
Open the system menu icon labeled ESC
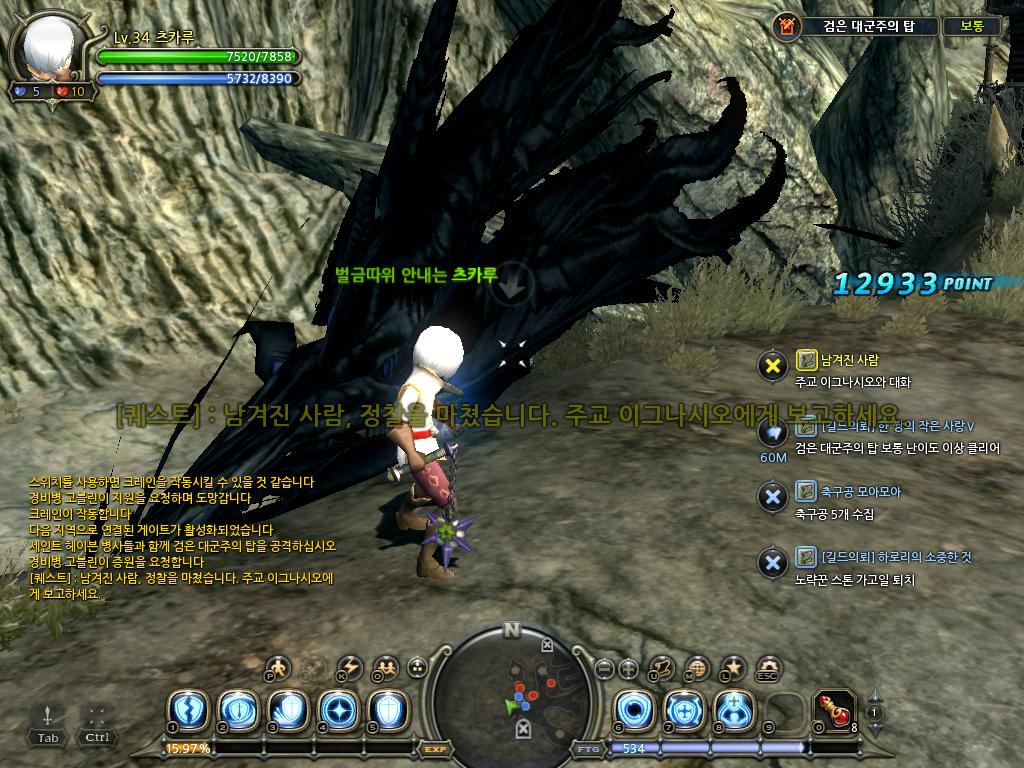tap(768, 667)
